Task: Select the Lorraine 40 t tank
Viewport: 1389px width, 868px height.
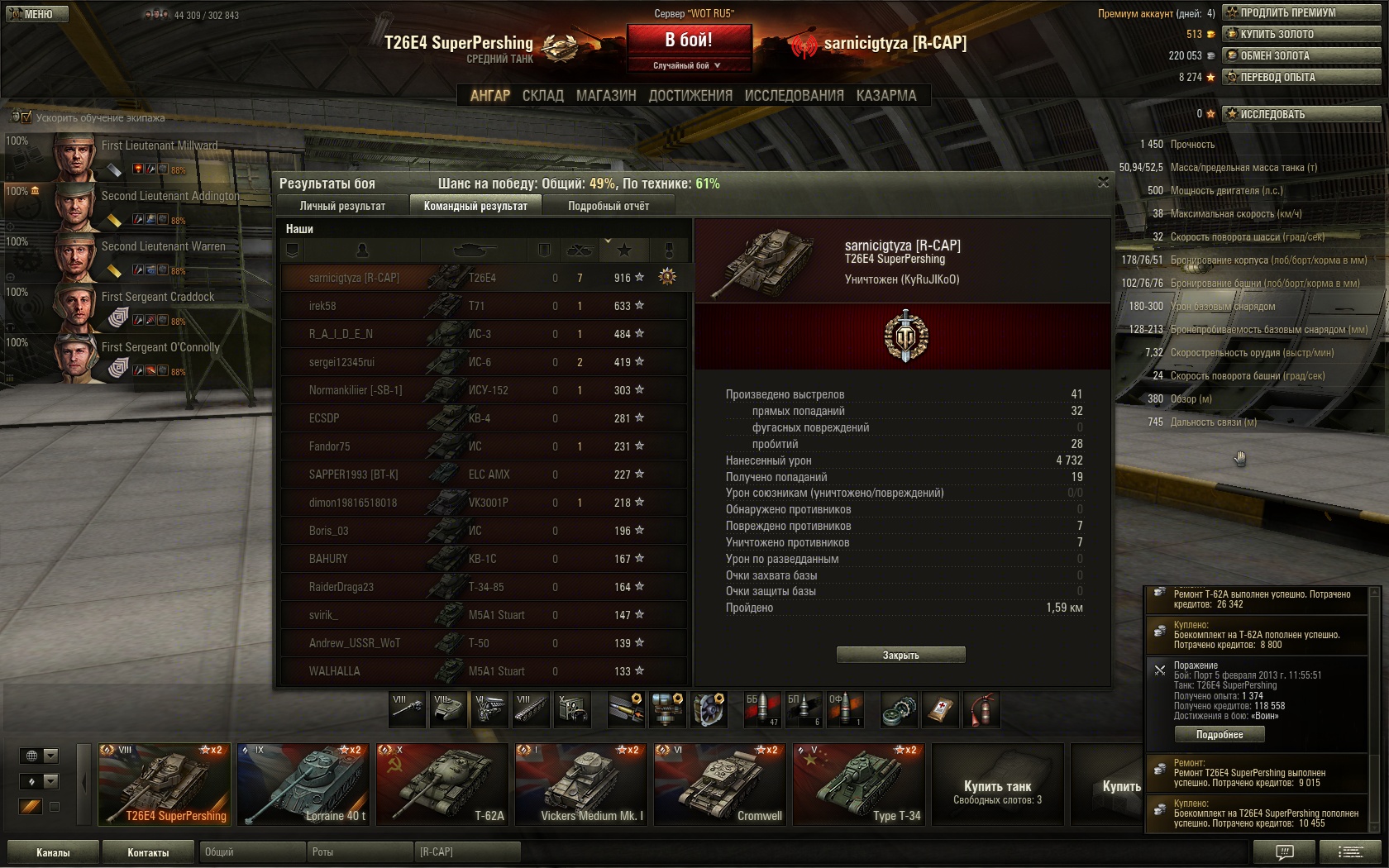Action: 303,785
